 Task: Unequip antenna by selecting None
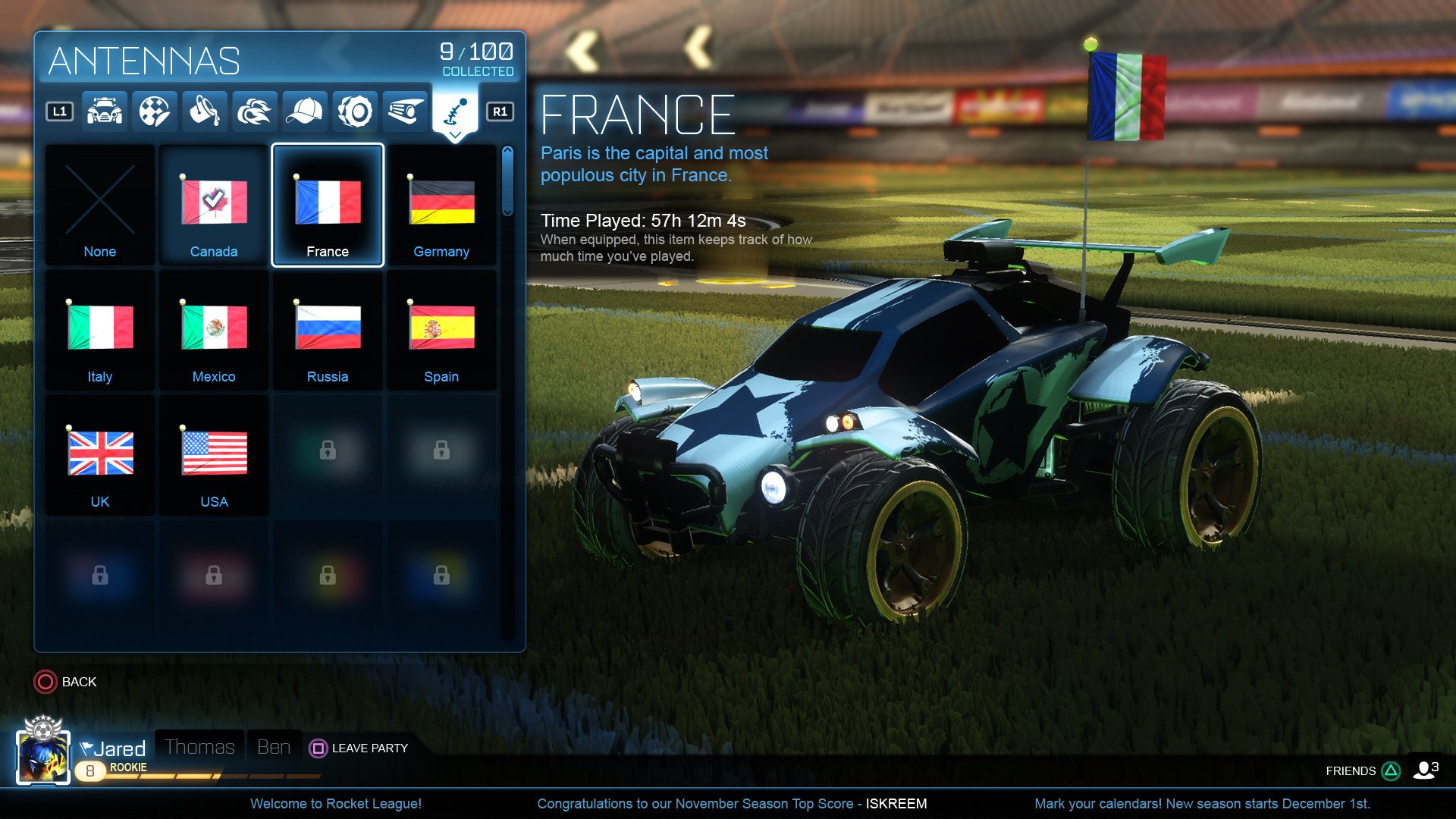(x=99, y=205)
